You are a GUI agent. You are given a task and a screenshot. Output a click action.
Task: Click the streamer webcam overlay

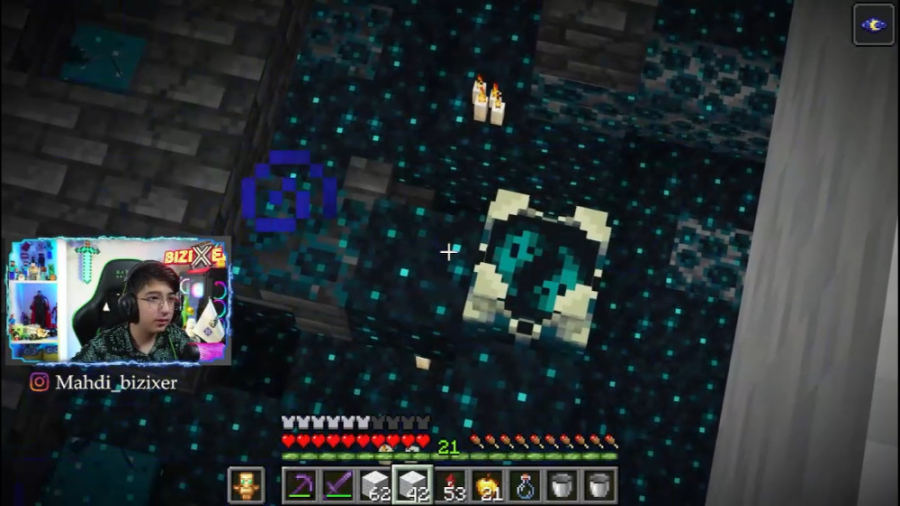point(120,301)
